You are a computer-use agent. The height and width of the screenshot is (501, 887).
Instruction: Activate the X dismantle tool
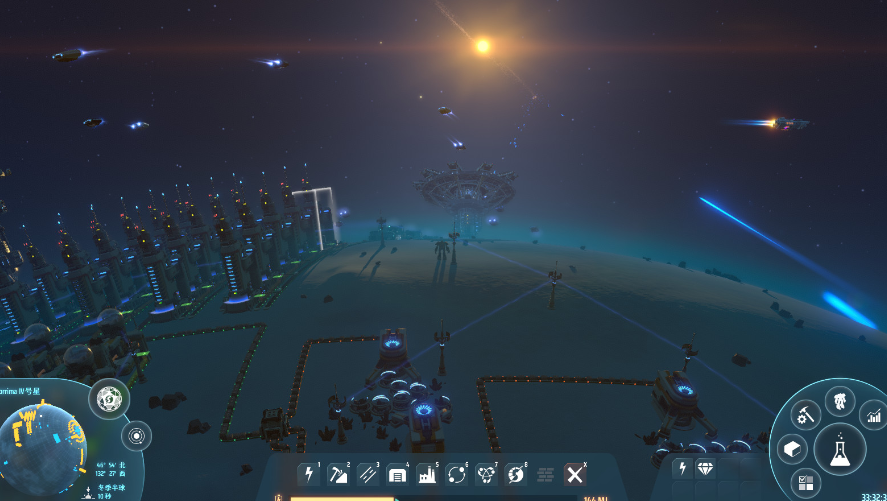tap(575, 473)
